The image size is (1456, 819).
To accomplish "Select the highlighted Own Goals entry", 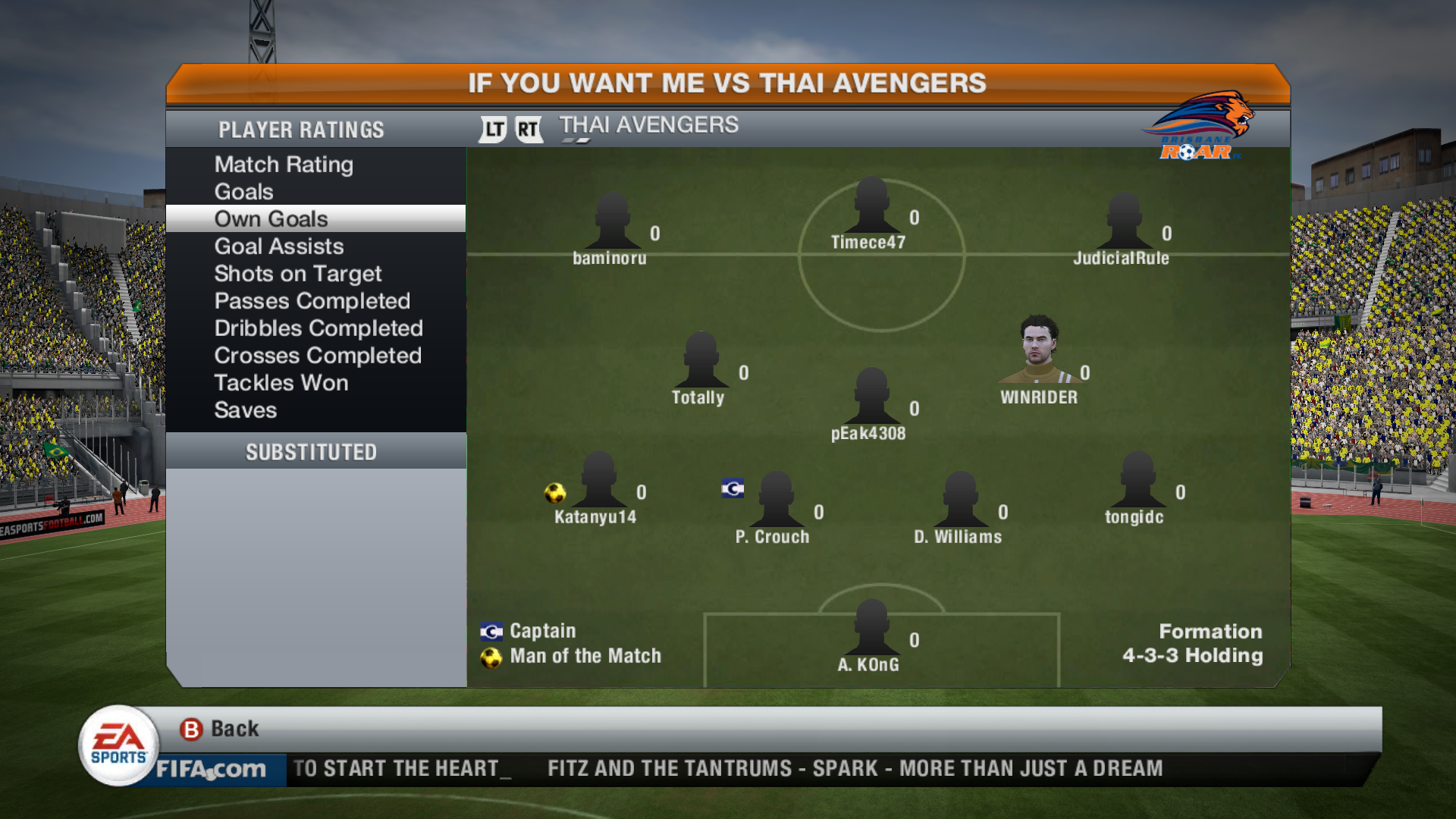I will coord(271,219).
